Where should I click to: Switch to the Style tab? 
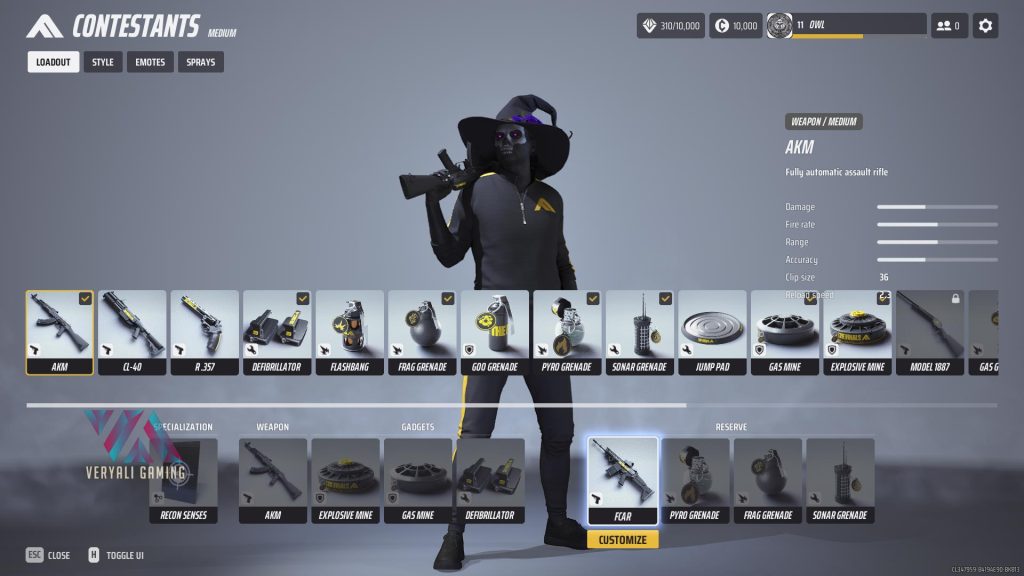coord(103,62)
